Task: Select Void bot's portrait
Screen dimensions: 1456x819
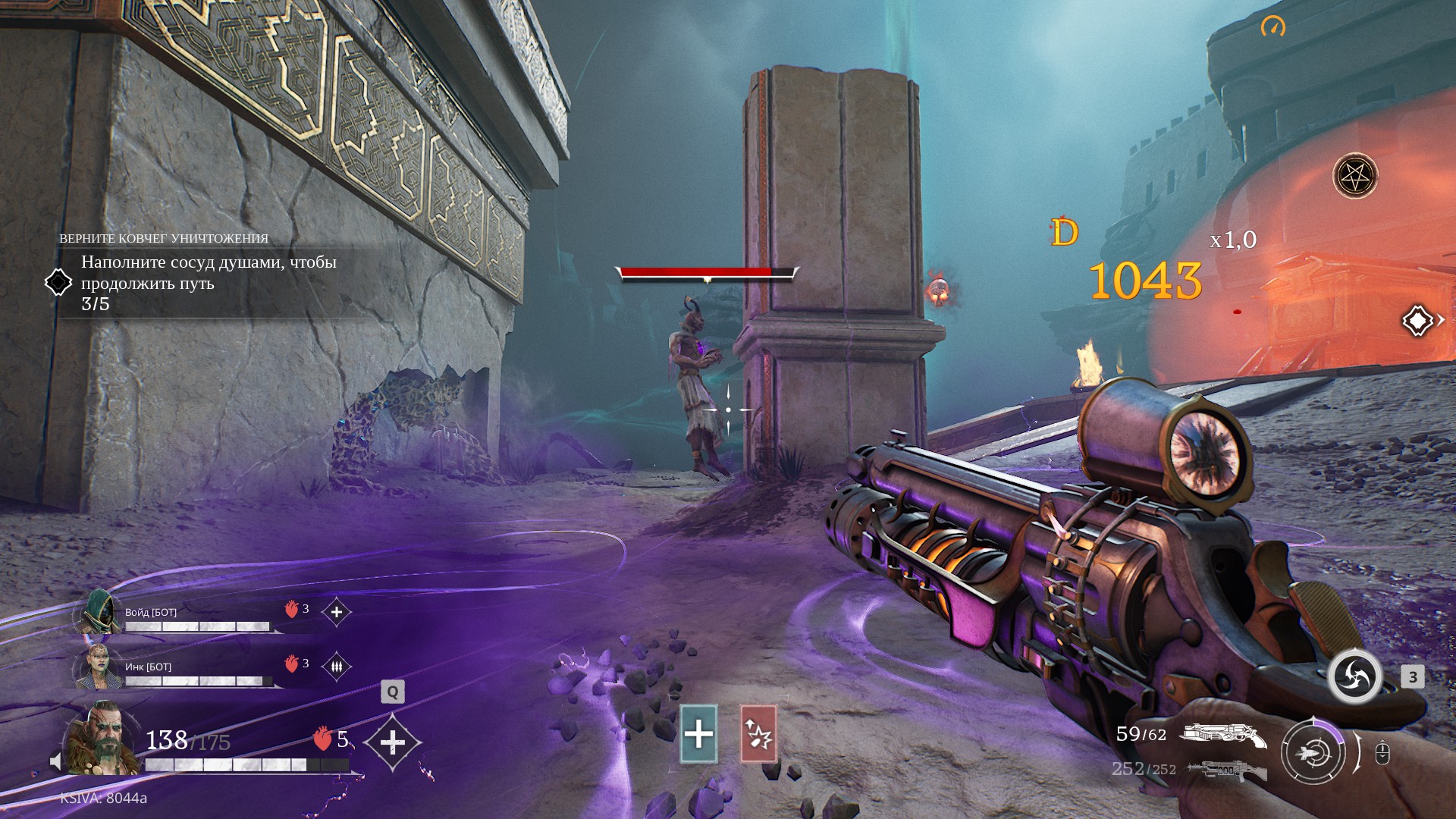Action: (x=99, y=612)
